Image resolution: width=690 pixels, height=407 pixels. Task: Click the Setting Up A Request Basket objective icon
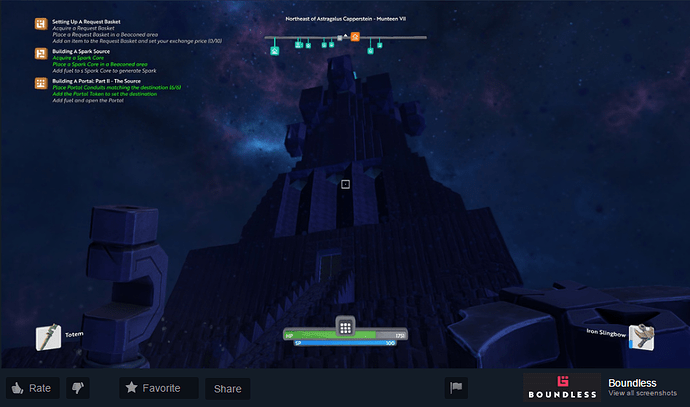pyautogui.click(x=40, y=22)
